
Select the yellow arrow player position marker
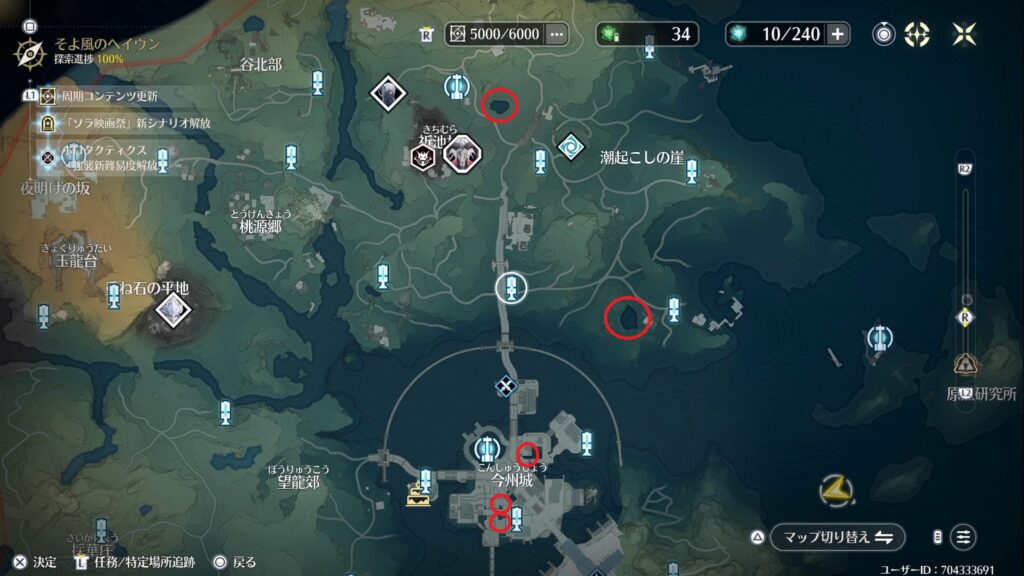[x=835, y=489]
